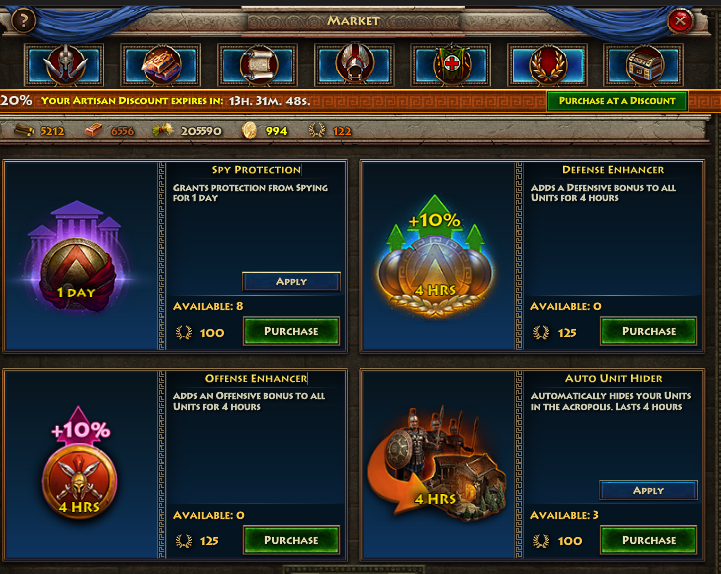Buy the Offense Enhancer
Viewport: 721px width, 574px height.
[291, 540]
